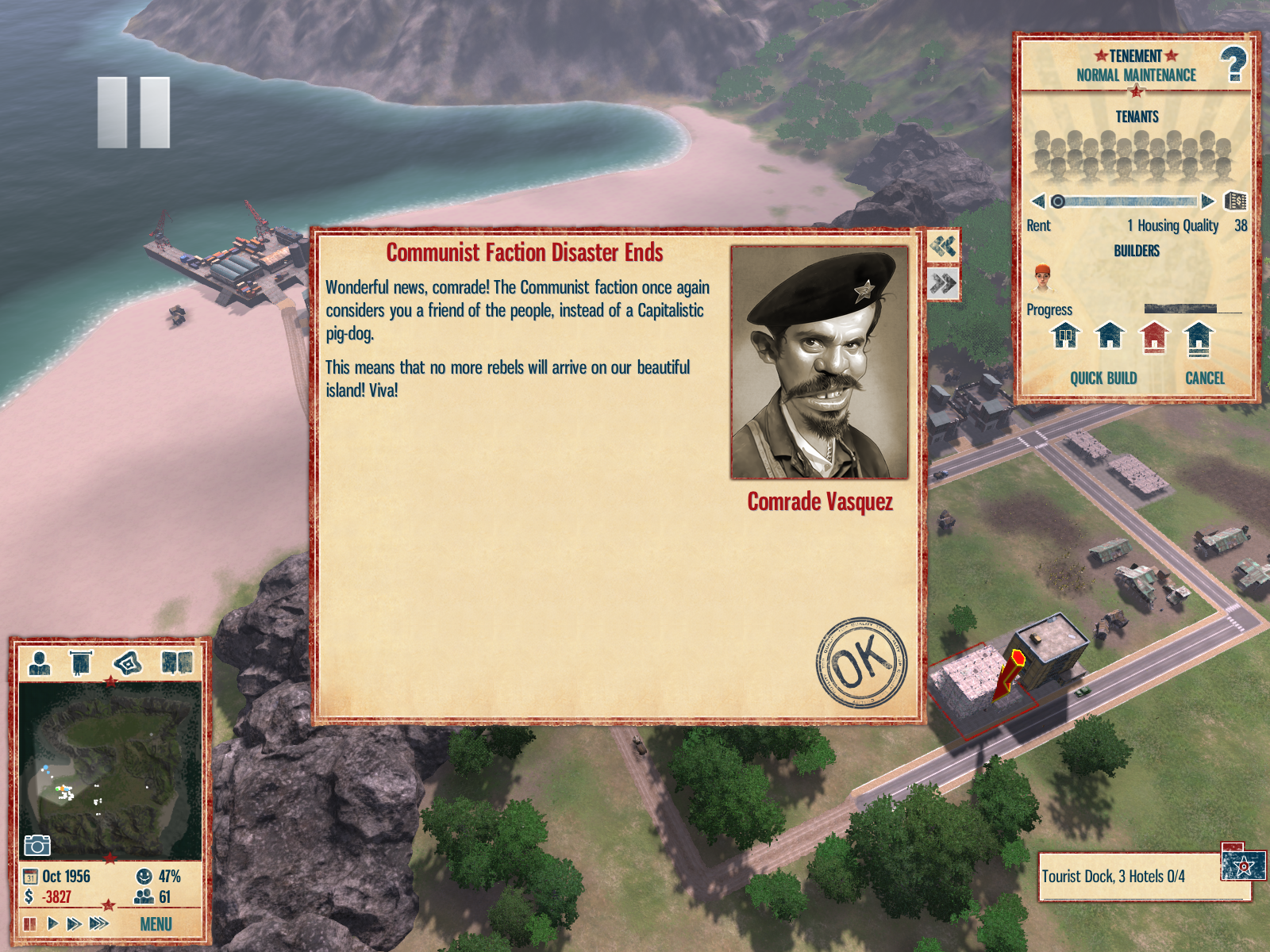Confirm the message with the OK stamp
Image resolution: width=1270 pixels, height=952 pixels.
tap(861, 663)
